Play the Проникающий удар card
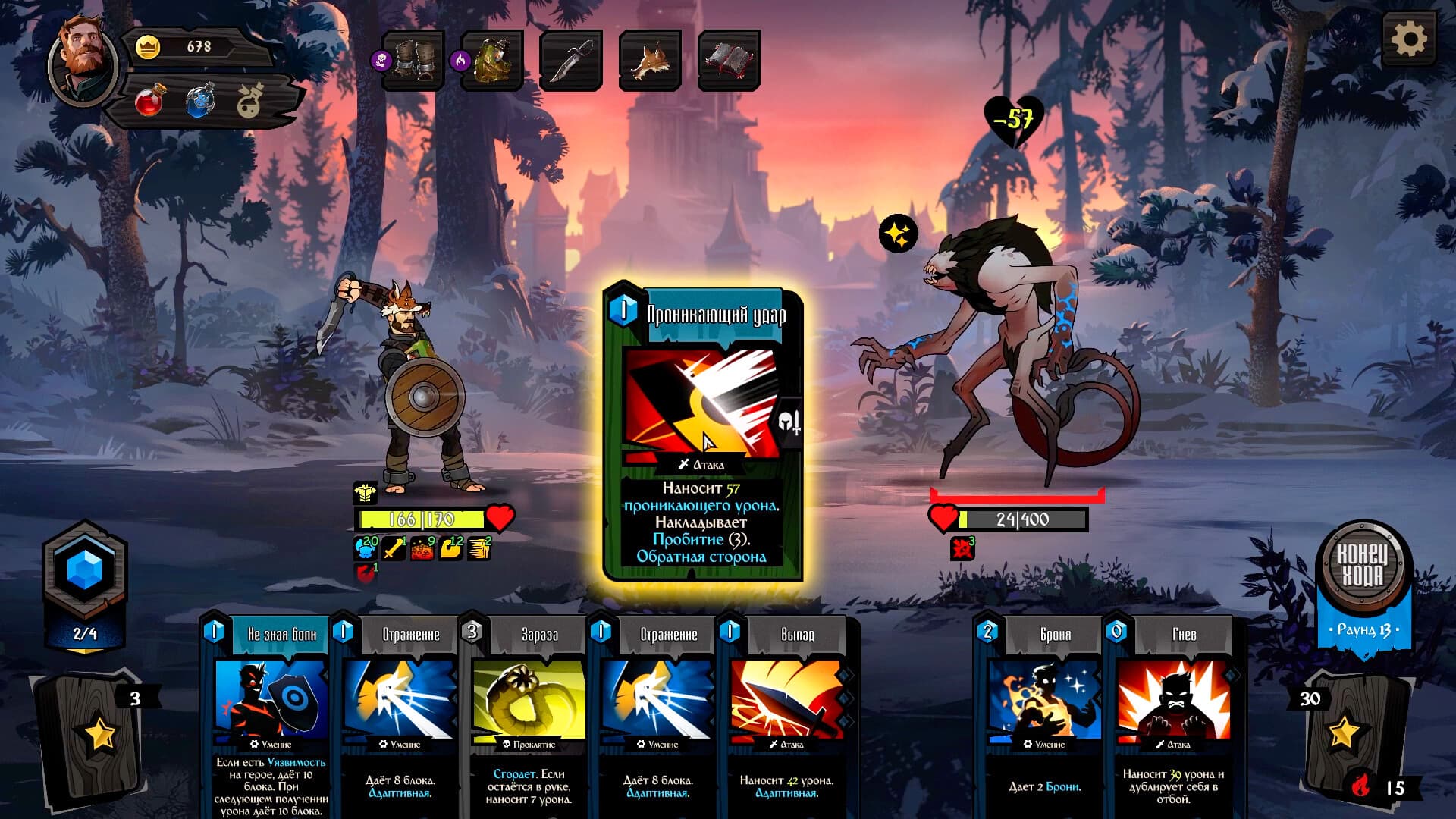Viewport: 1456px width, 819px height. click(702, 434)
